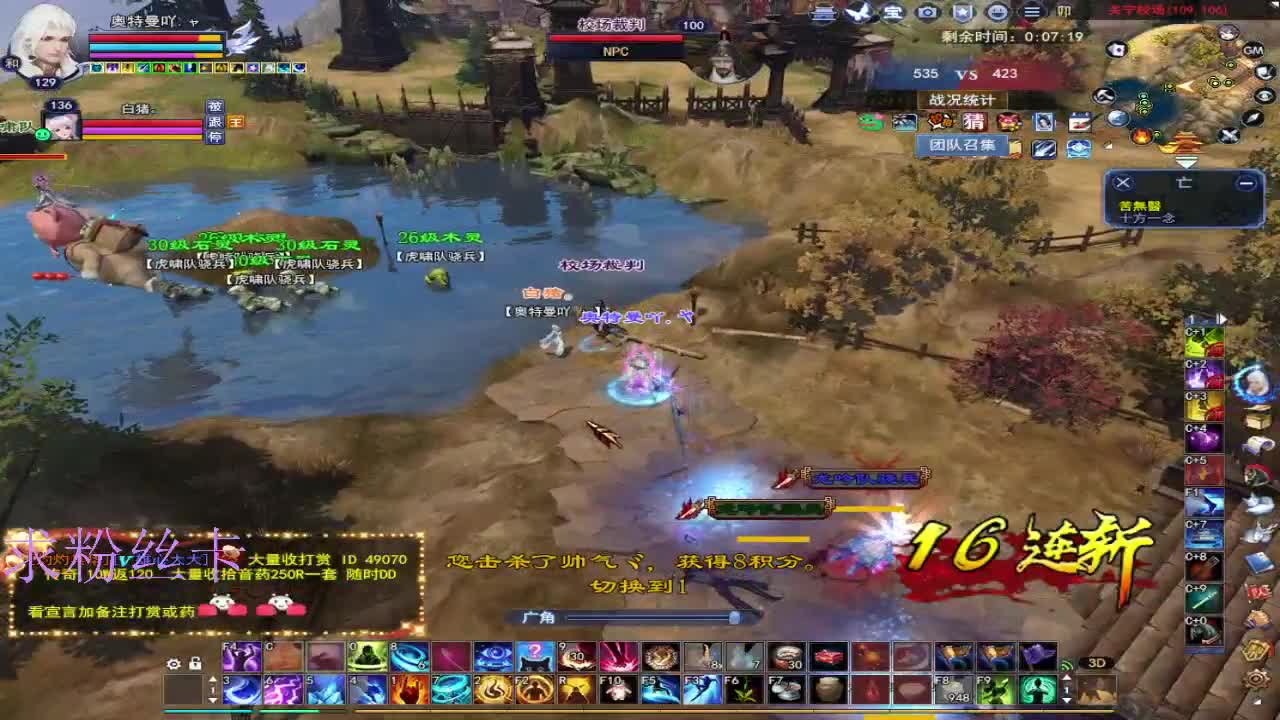1280x720 pixels.
Task: Click the red 猜 guessing event icon
Action: pyautogui.click(x=975, y=122)
